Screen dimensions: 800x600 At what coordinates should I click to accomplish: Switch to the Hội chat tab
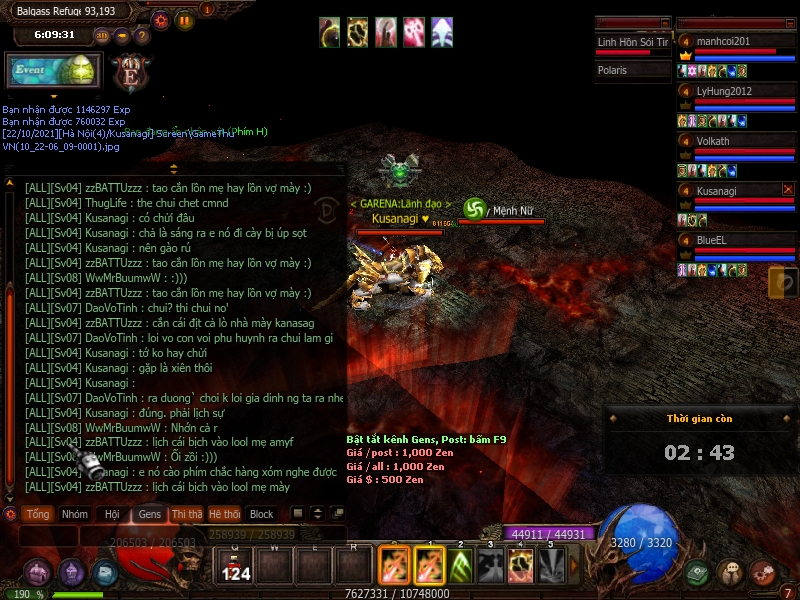point(111,514)
